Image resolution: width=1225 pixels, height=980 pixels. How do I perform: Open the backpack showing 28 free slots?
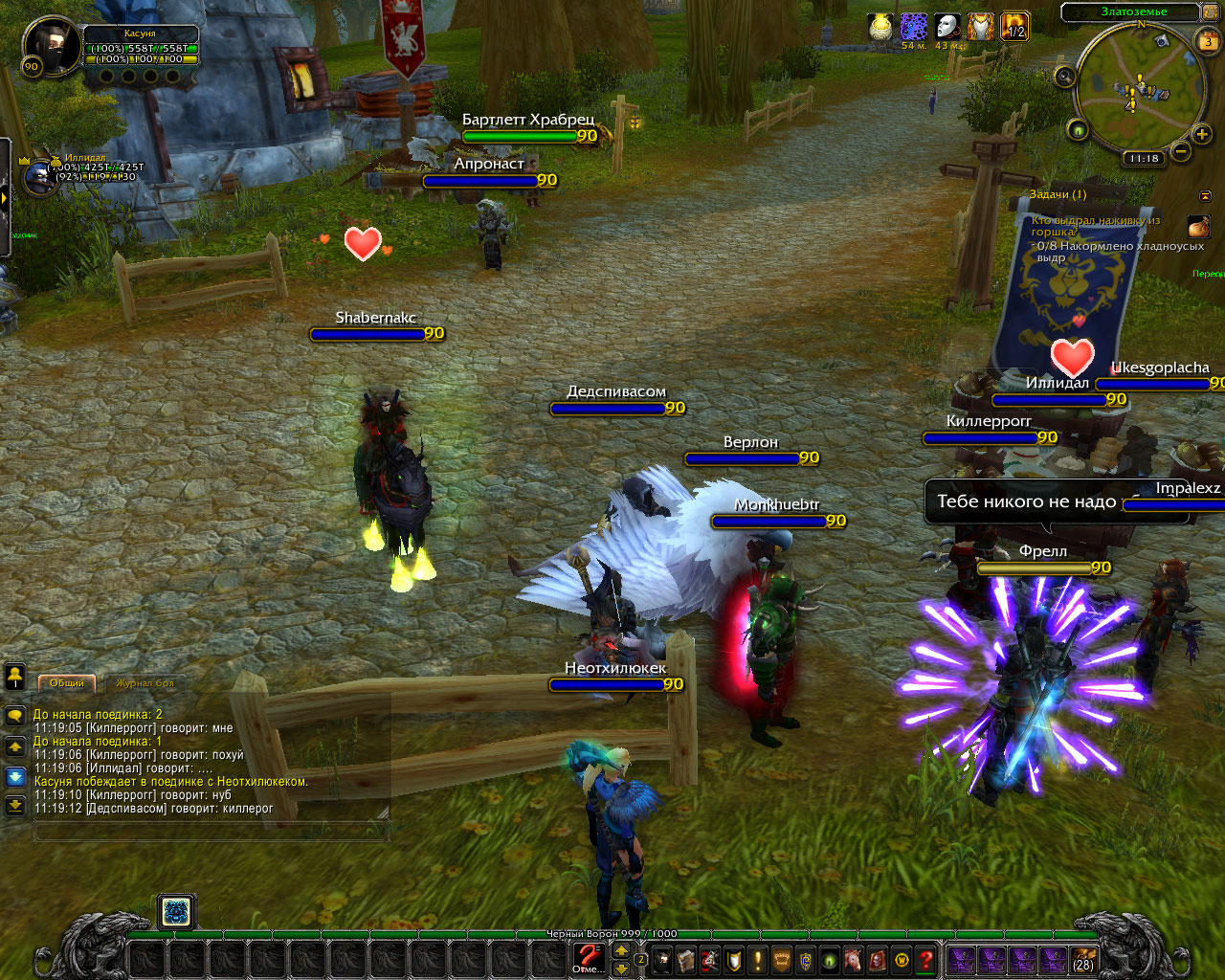[x=1083, y=959]
